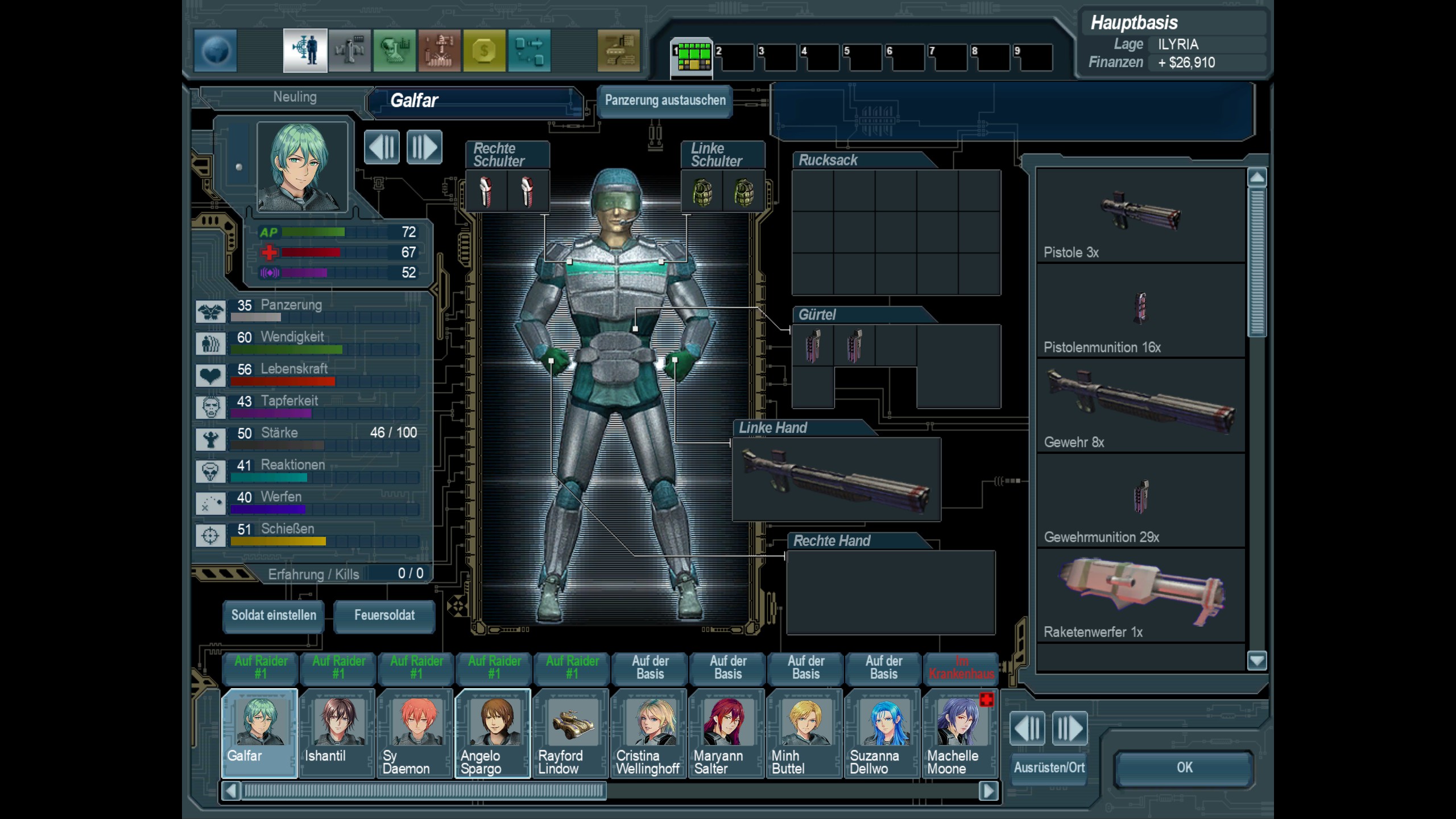Screen dimensions: 1456x819
Task: Click the roster scroll-right arrow
Action: tap(988, 791)
